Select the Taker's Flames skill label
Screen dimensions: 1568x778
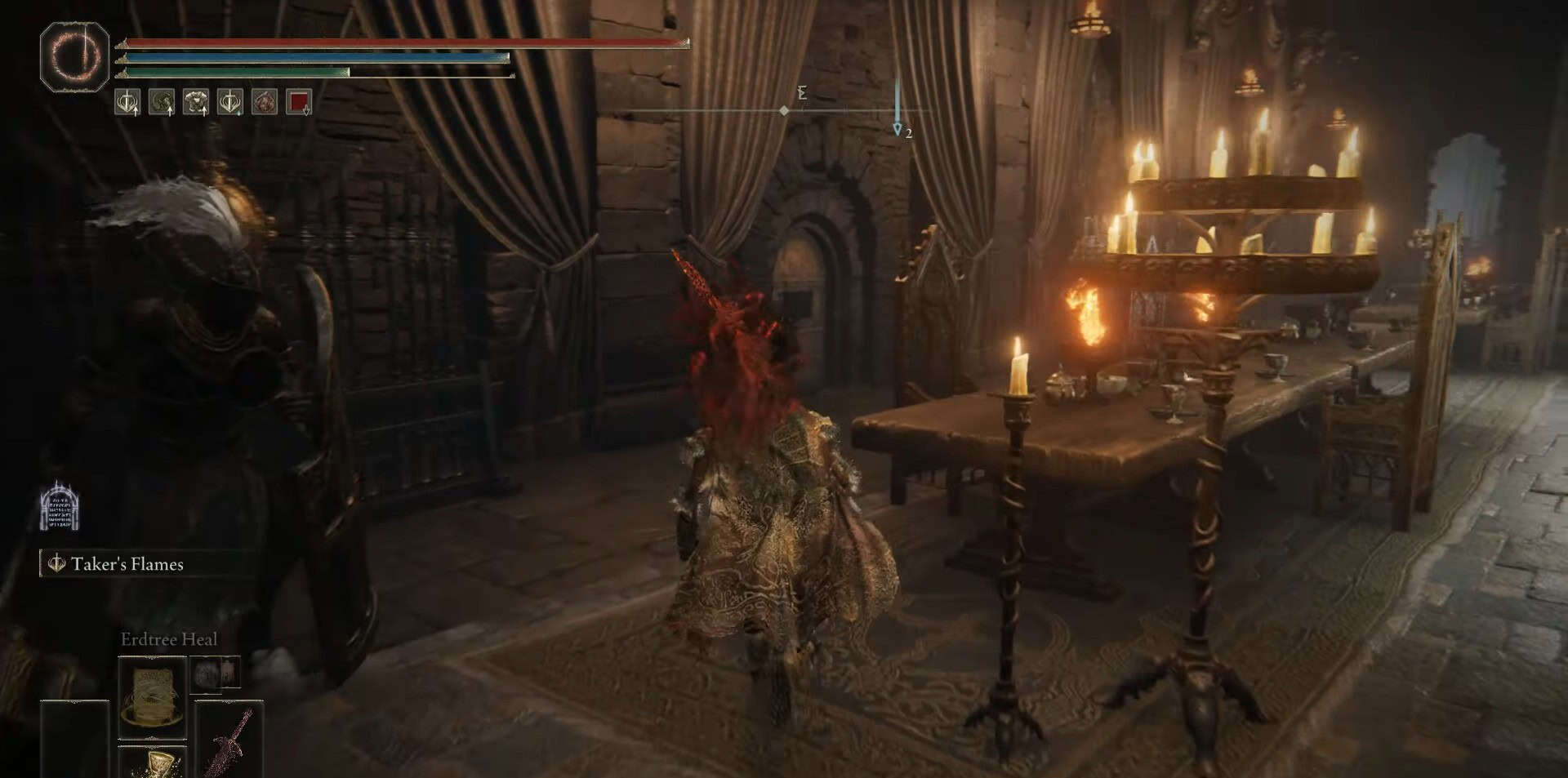(x=127, y=564)
